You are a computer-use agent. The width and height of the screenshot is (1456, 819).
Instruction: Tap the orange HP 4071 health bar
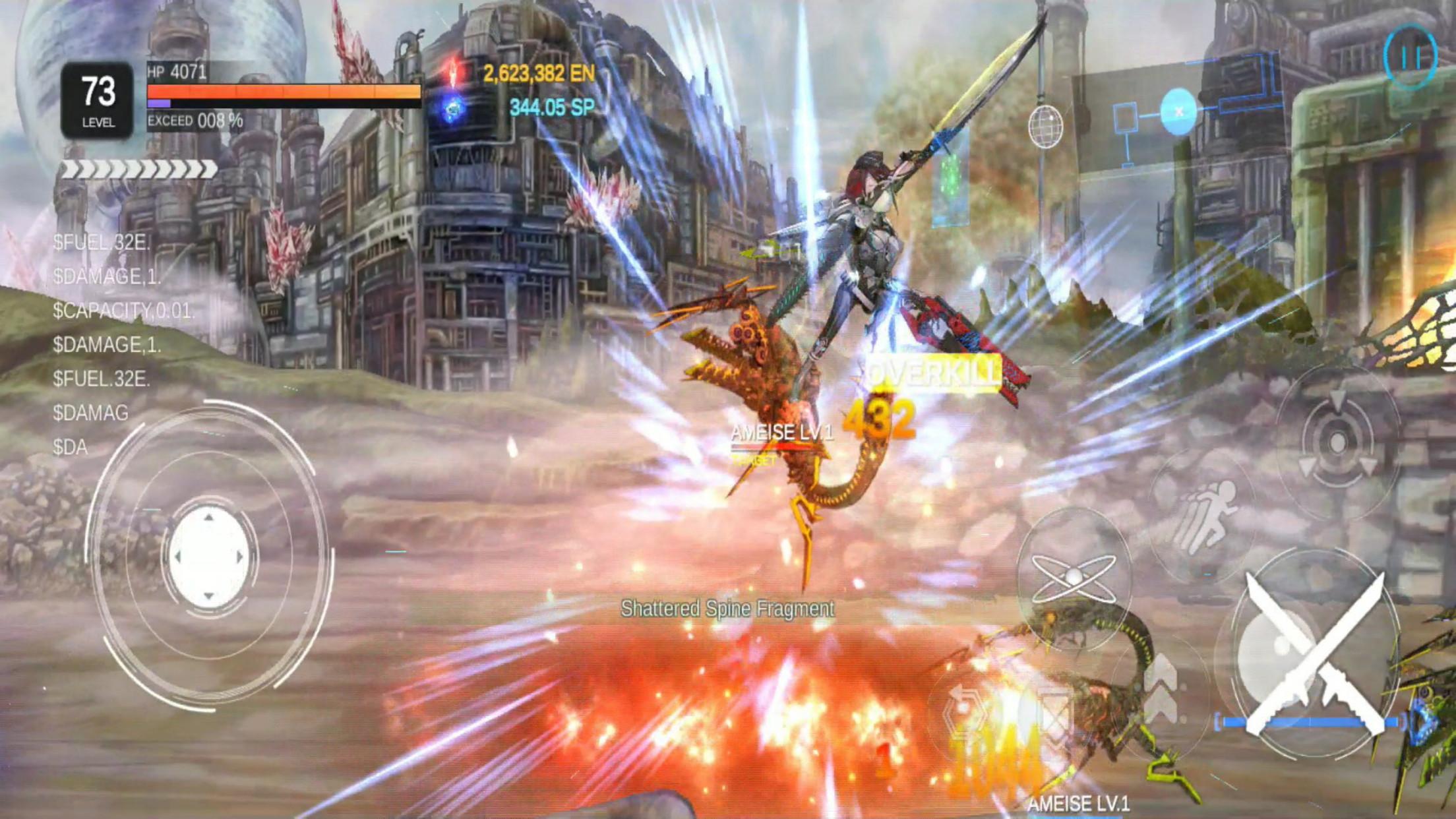coord(284,92)
